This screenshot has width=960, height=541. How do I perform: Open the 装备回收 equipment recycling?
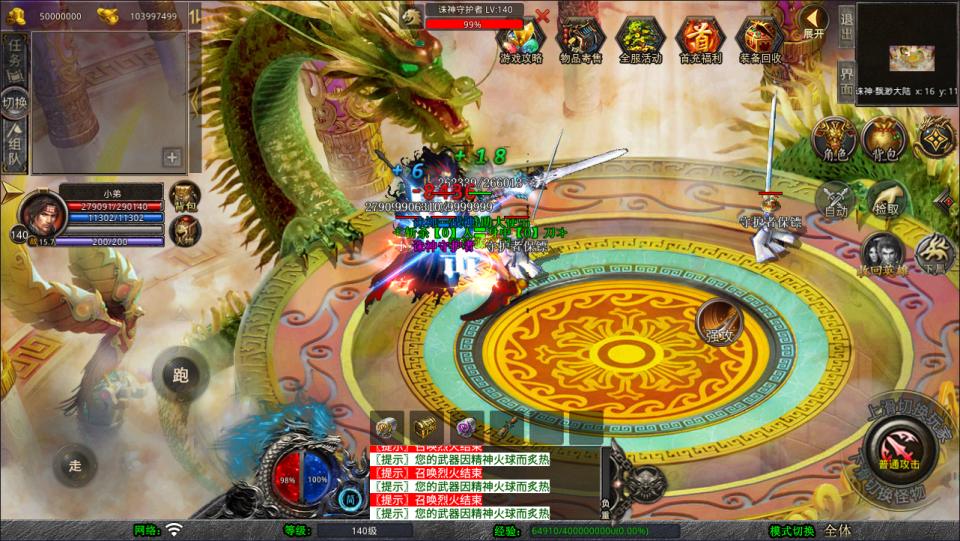[x=761, y=38]
